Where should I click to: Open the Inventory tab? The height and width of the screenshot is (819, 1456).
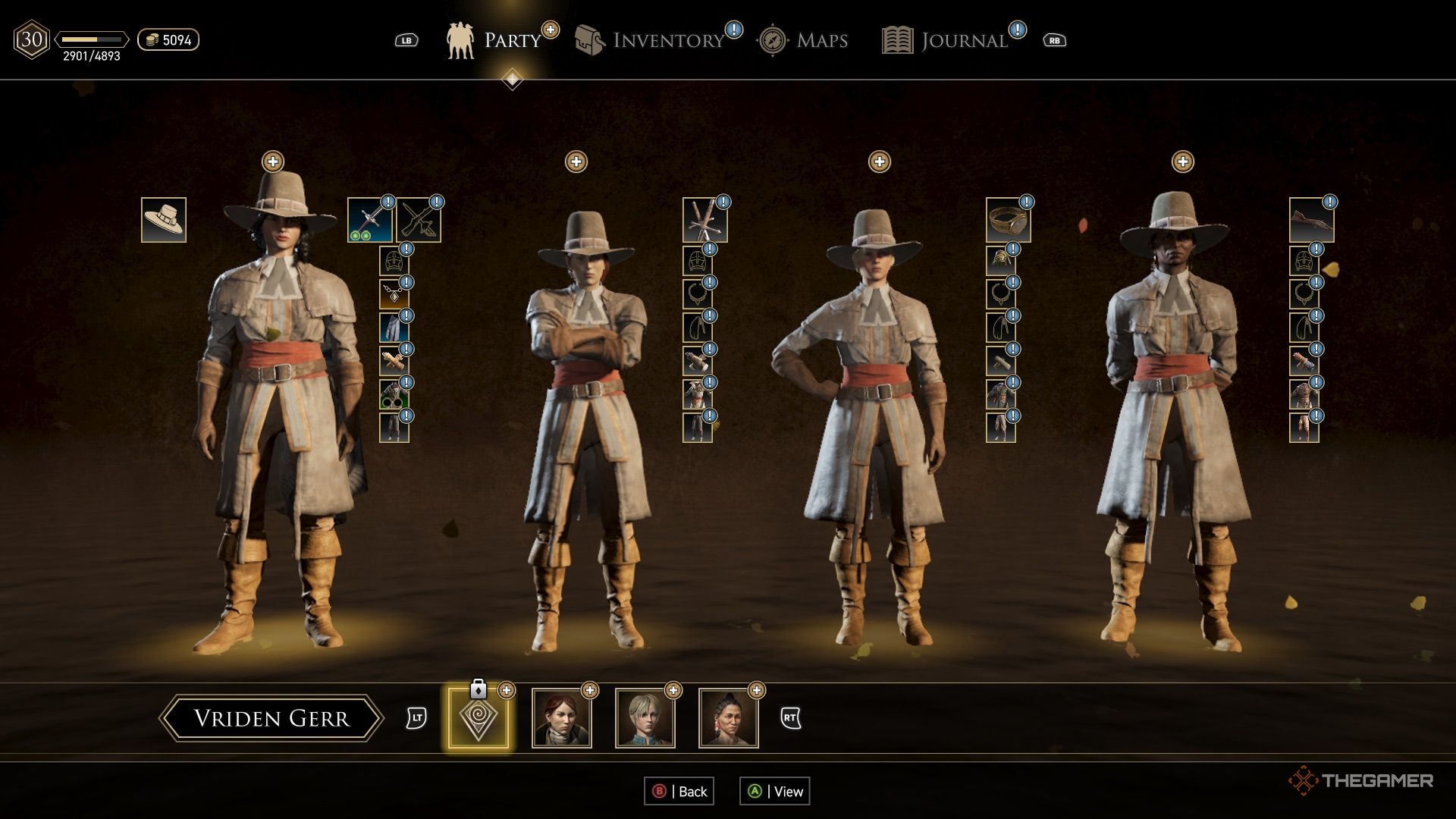coord(652,40)
